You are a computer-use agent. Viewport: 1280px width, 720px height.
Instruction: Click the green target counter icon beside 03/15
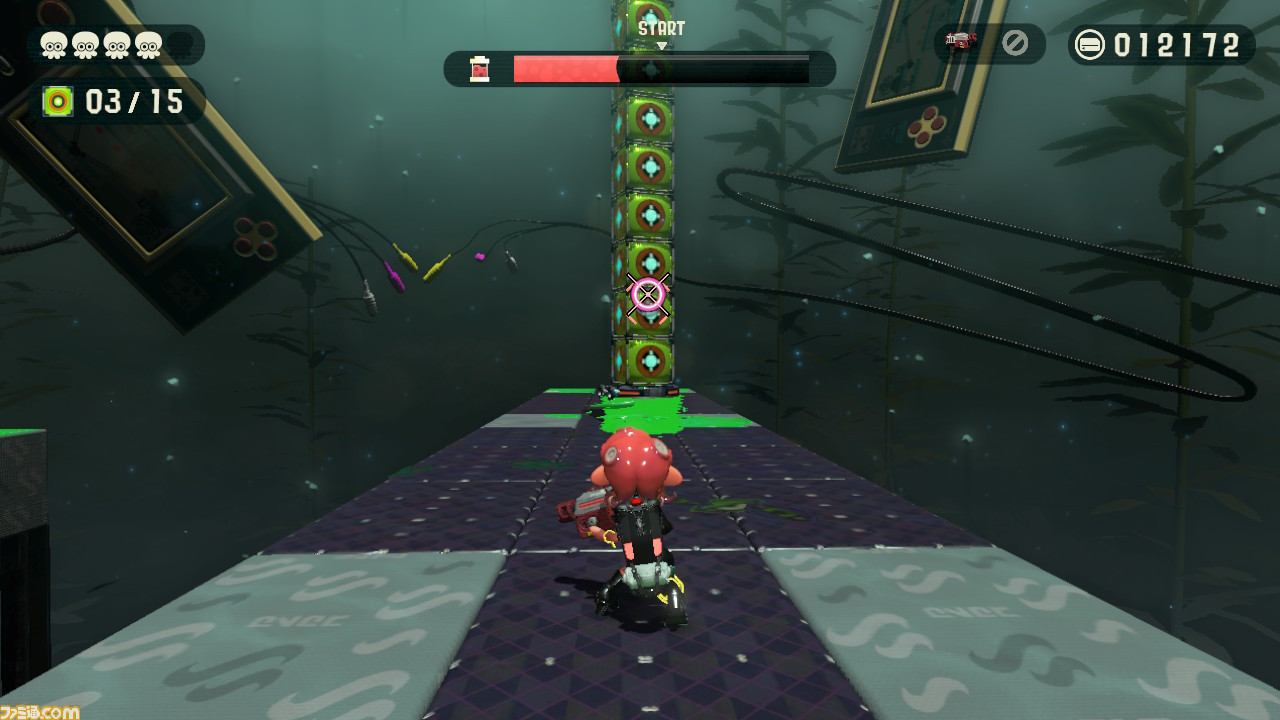[x=59, y=101]
